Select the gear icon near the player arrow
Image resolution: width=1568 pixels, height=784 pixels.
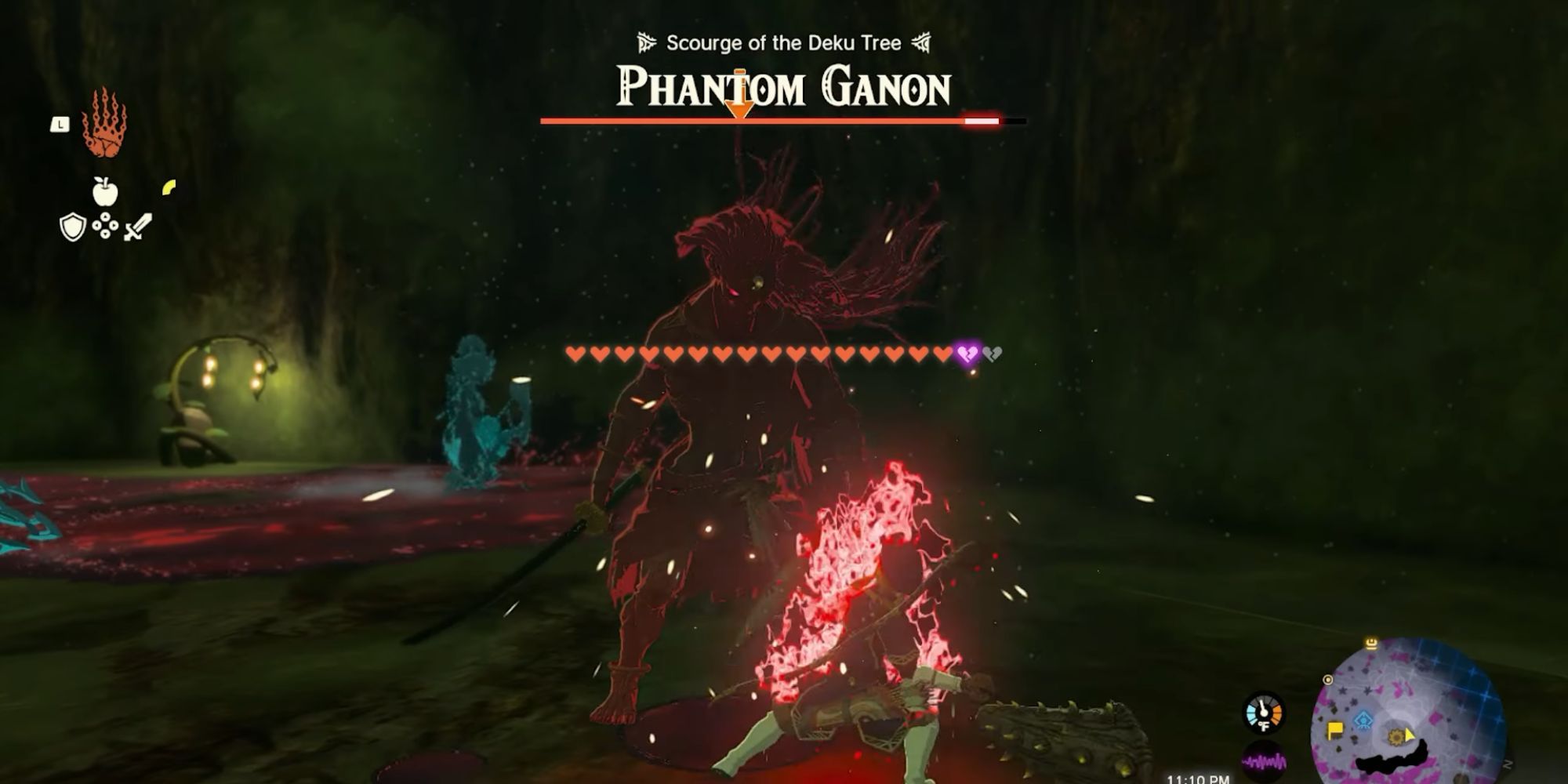coord(1396,737)
